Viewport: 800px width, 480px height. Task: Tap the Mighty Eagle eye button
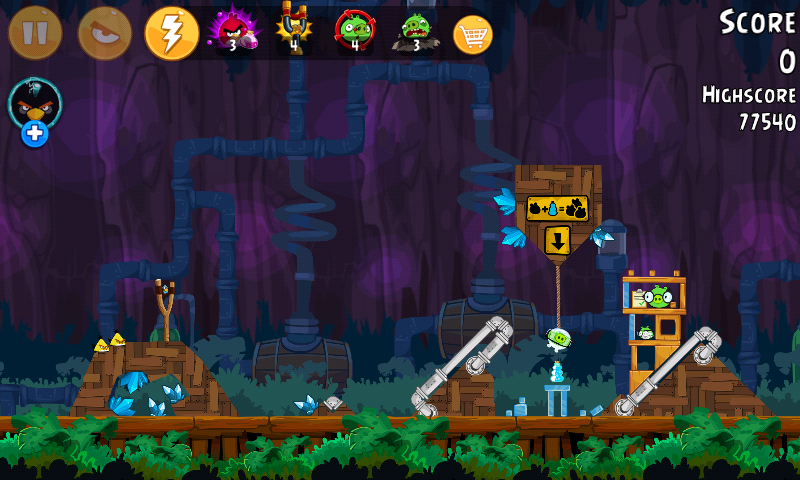pyautogui.click(x=104, y=33)
